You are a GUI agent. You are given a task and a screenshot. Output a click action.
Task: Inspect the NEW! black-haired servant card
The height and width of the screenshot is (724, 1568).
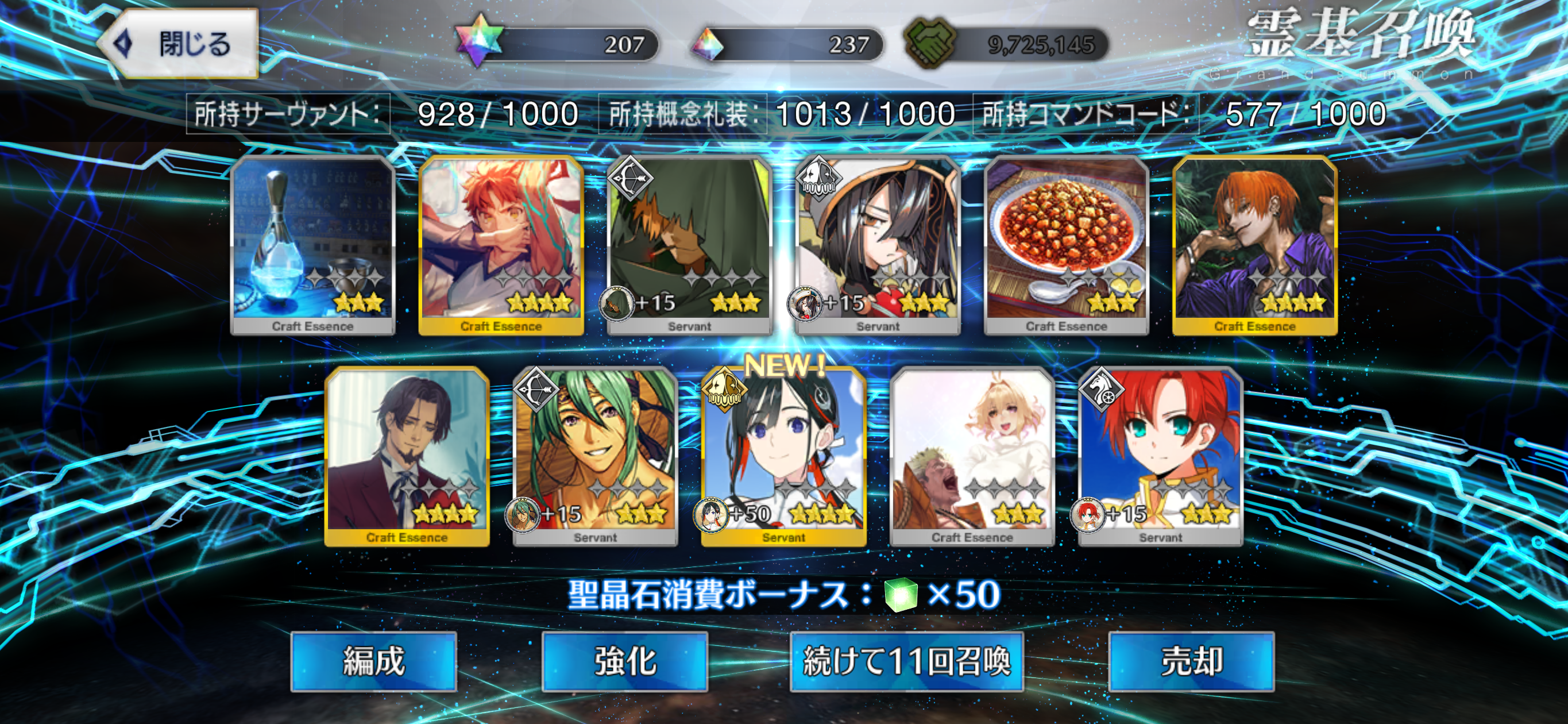pyautogui.click(x=784, y=456)
